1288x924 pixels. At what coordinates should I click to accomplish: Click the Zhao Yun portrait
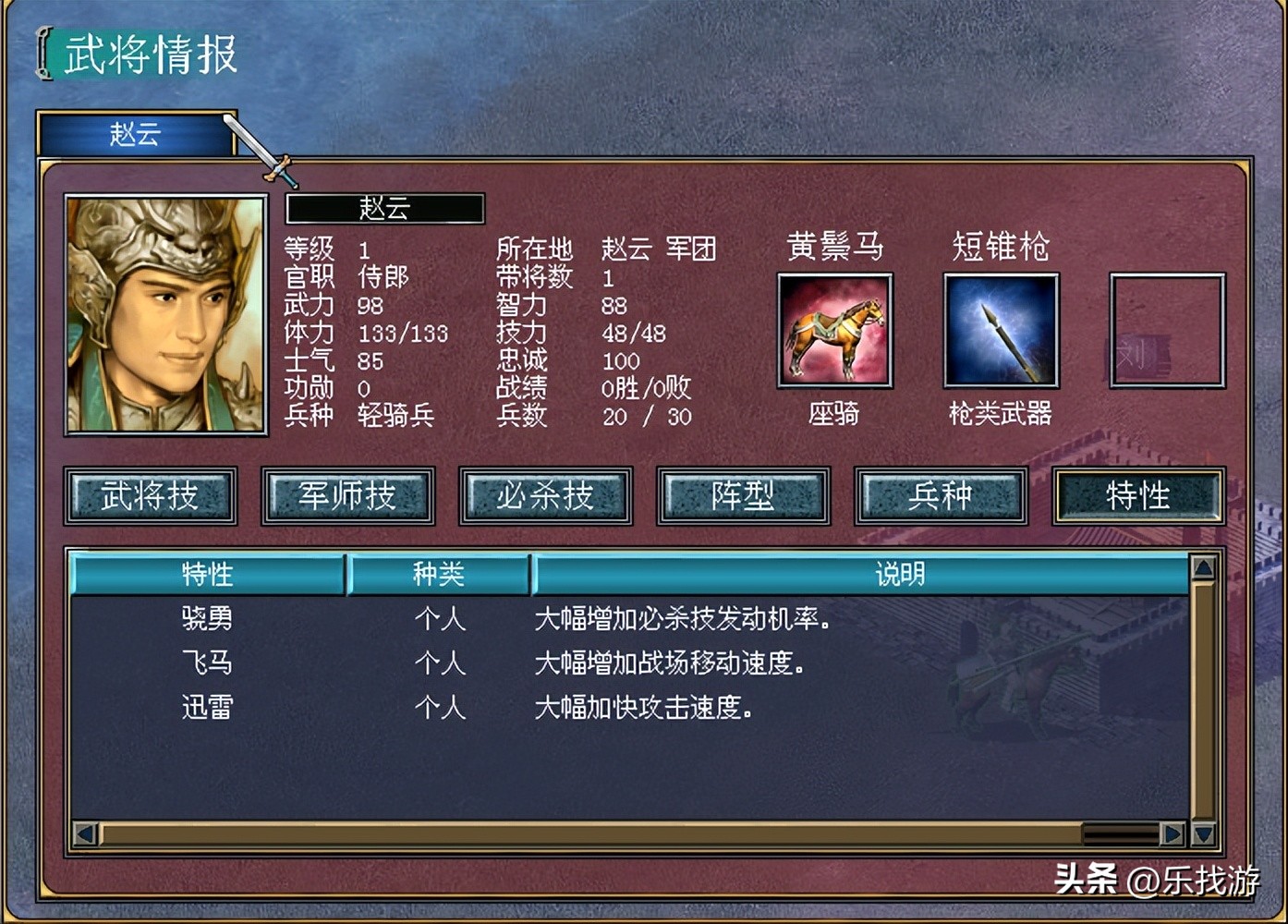point(164,314)
